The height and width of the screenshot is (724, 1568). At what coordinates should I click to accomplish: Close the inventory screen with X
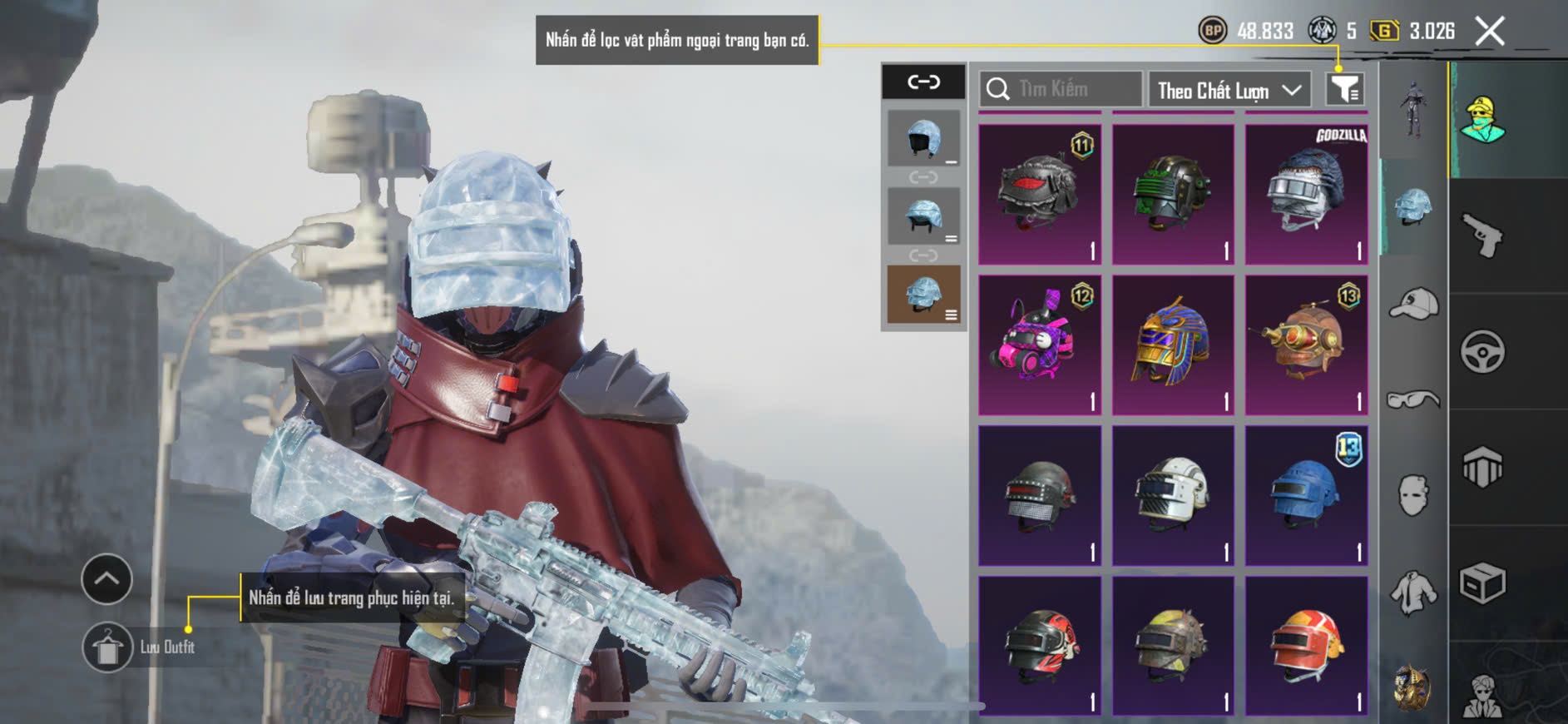coord(1489,32)
